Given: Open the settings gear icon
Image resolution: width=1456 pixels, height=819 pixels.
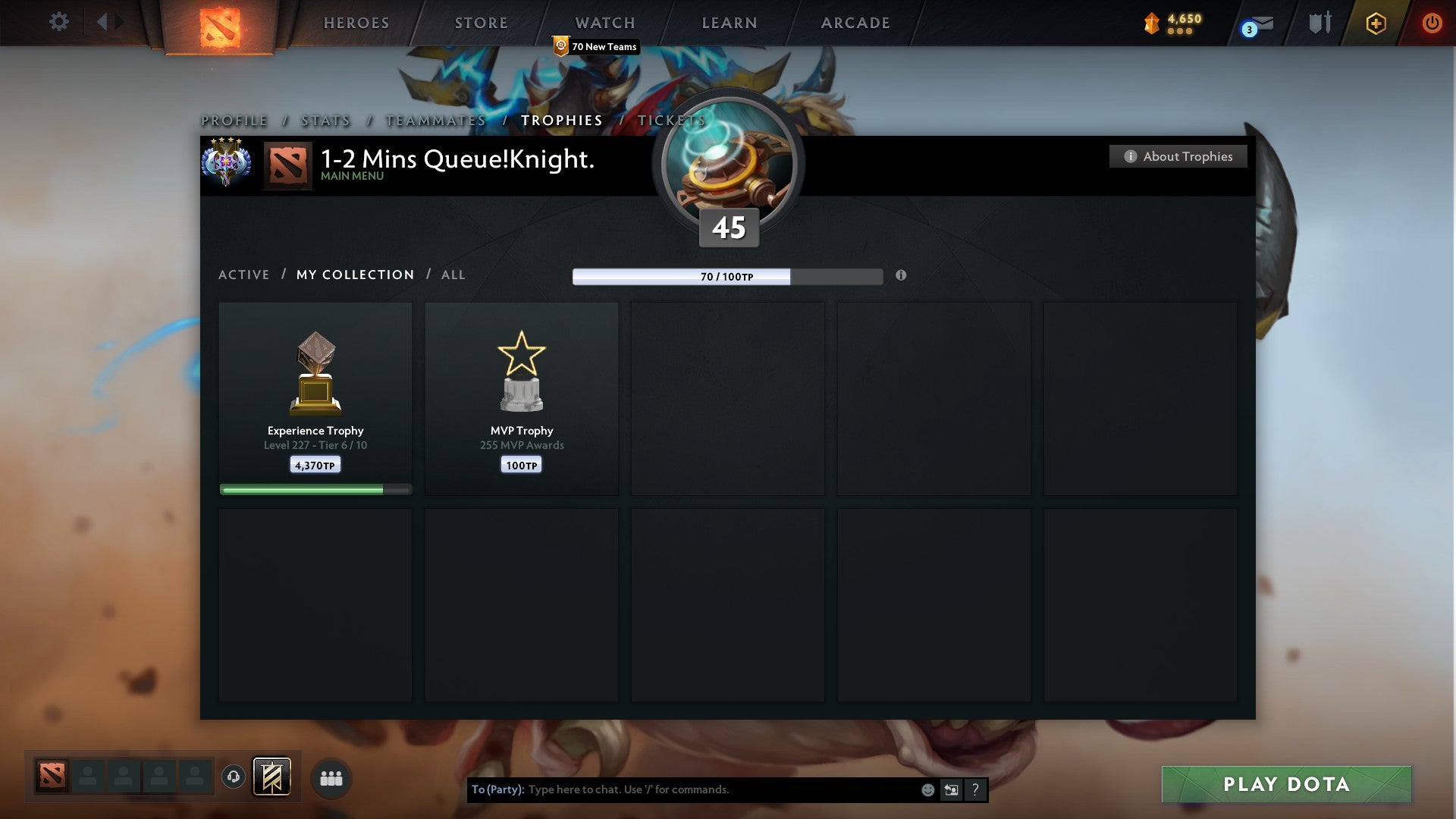Looking at the screenshot, I should click(58, 21).
